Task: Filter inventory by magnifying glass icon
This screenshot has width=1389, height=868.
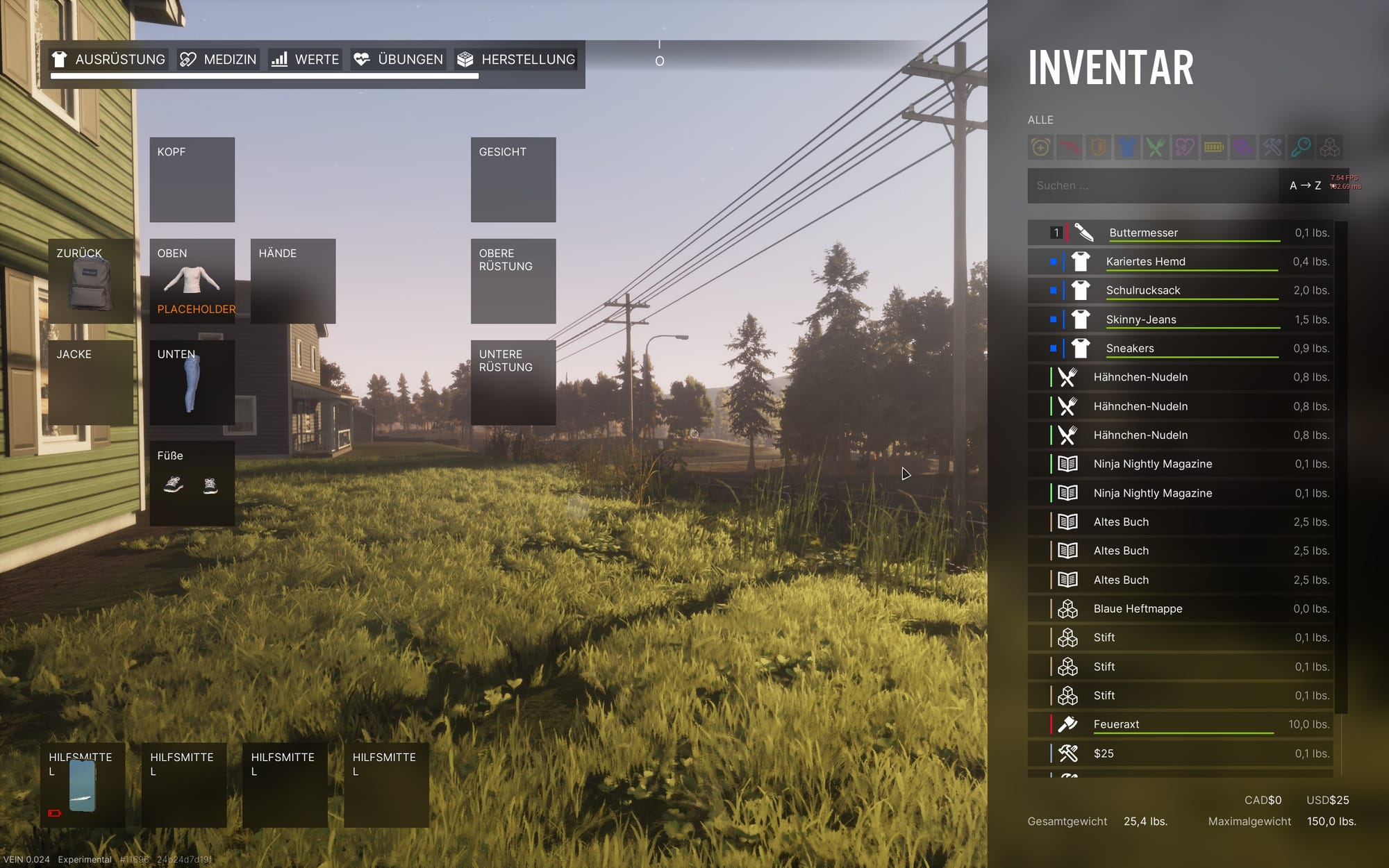Action: (1301, 147)
